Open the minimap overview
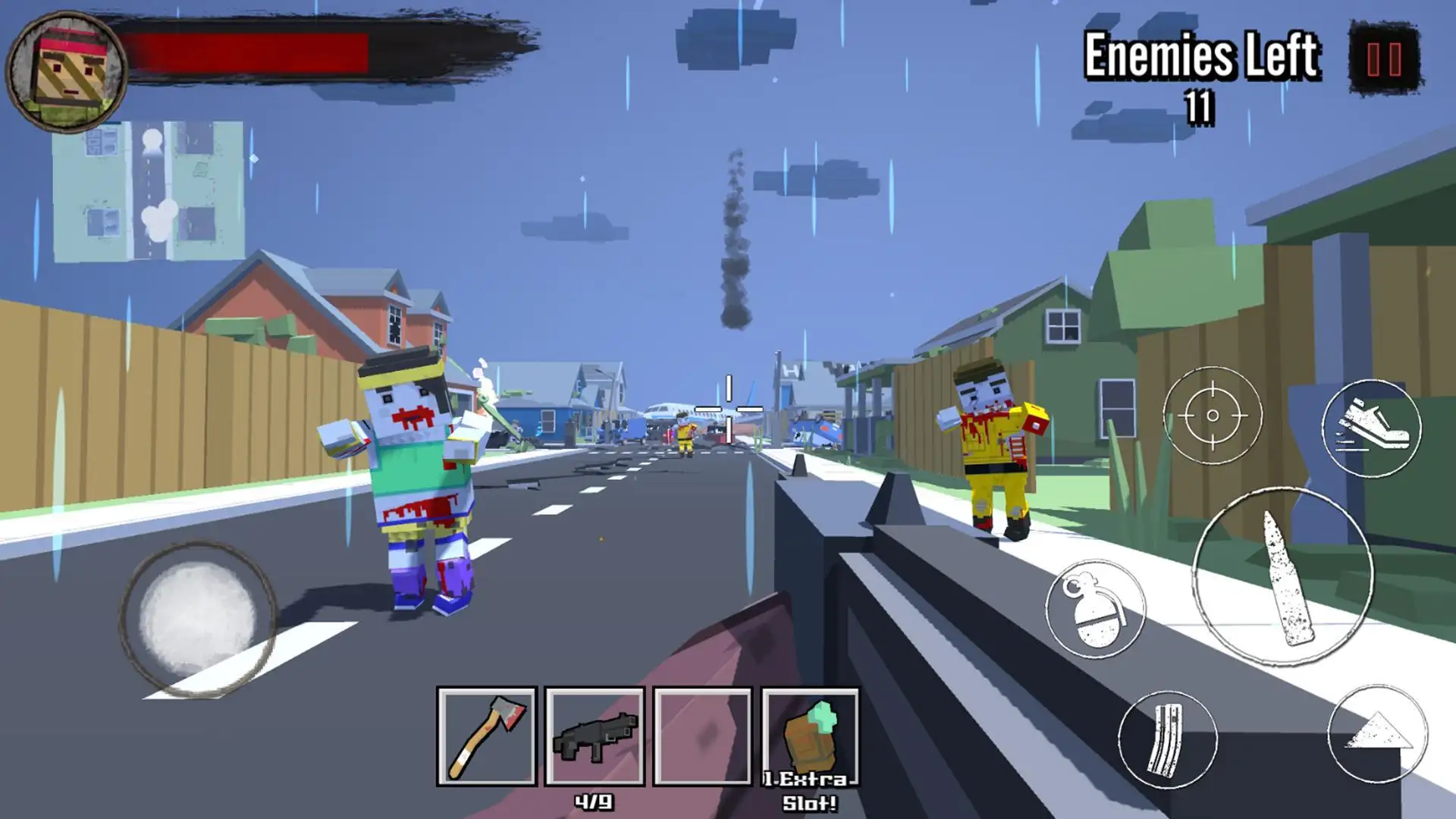 (149, 192)
